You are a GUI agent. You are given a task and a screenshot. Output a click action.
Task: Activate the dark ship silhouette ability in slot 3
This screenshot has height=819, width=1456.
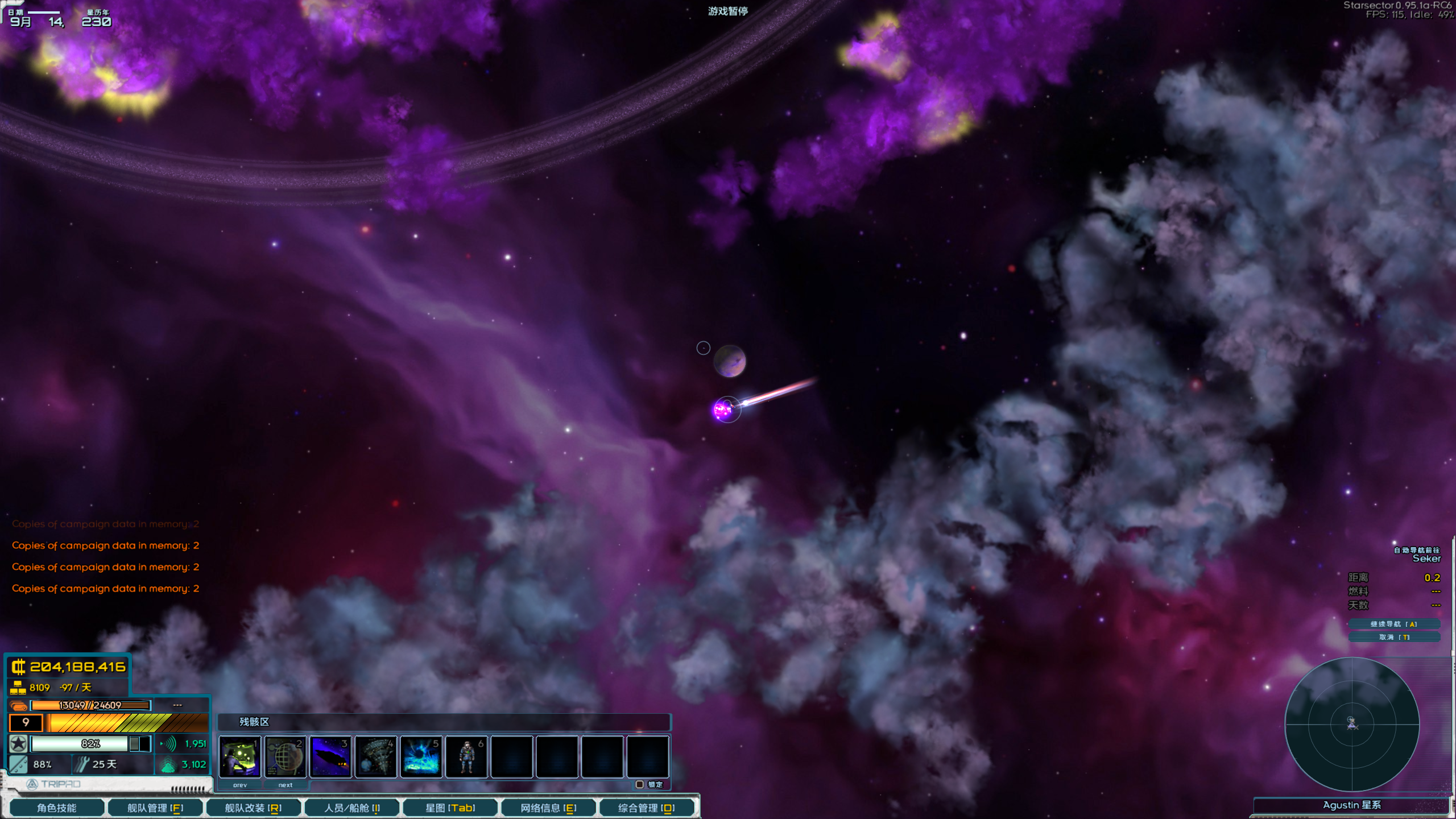pos(330,756)
